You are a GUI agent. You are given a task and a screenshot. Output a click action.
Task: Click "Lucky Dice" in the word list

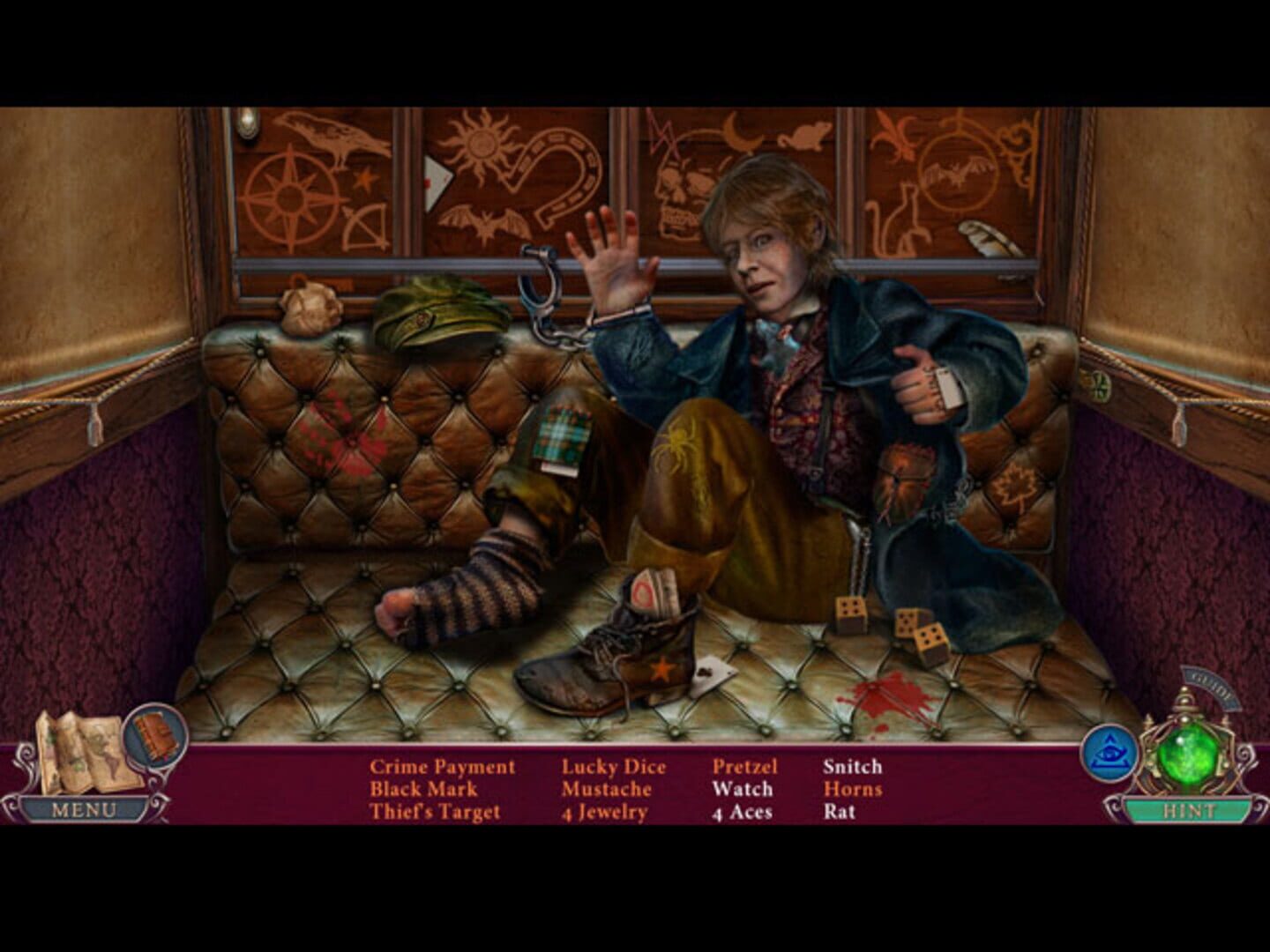[613, 766]
